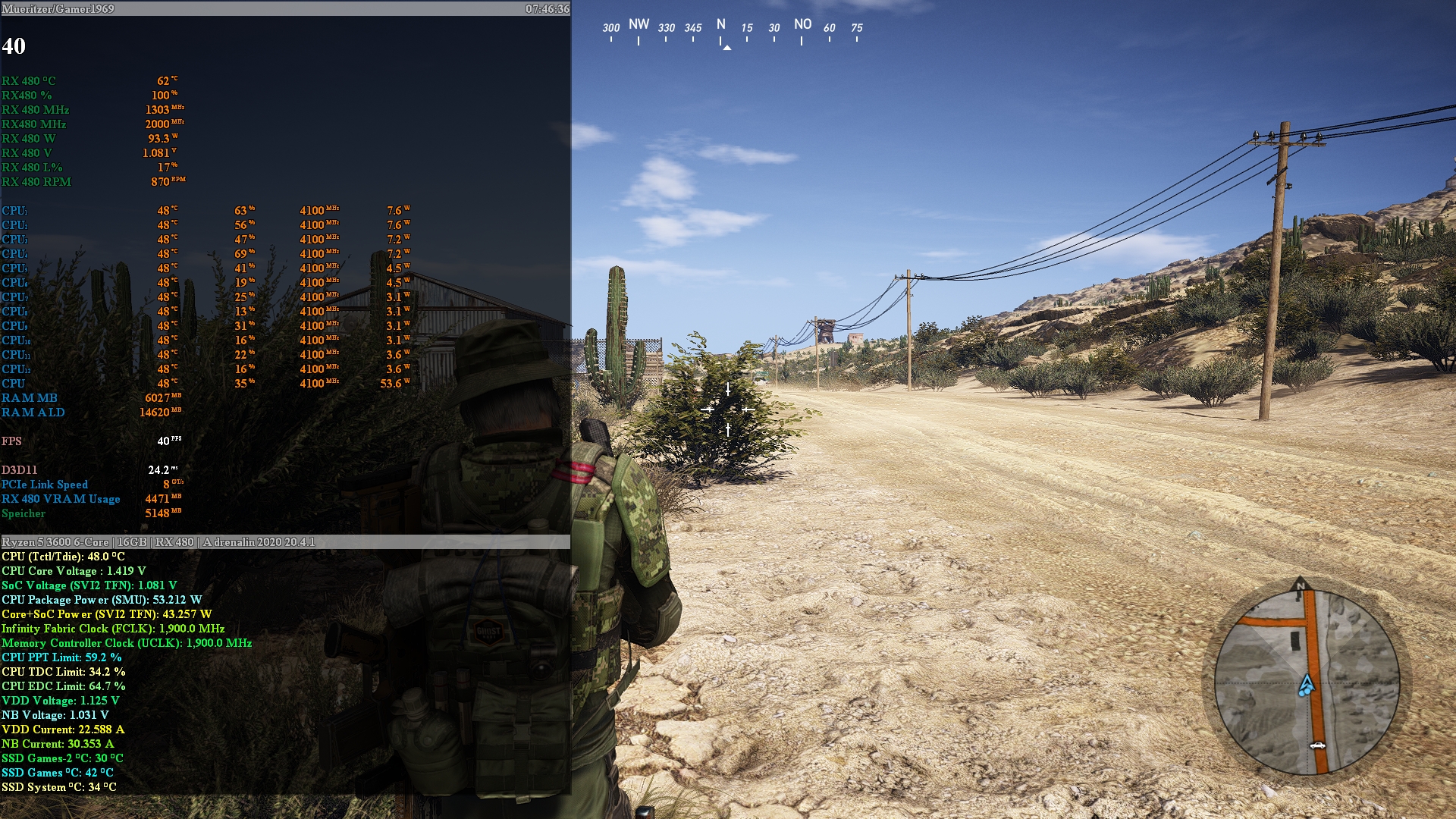Image resolution: width=1456 pixels, height=819 pixels.
Task: Click the north indicator on the compass bar
Action: (x=722, y=25)
